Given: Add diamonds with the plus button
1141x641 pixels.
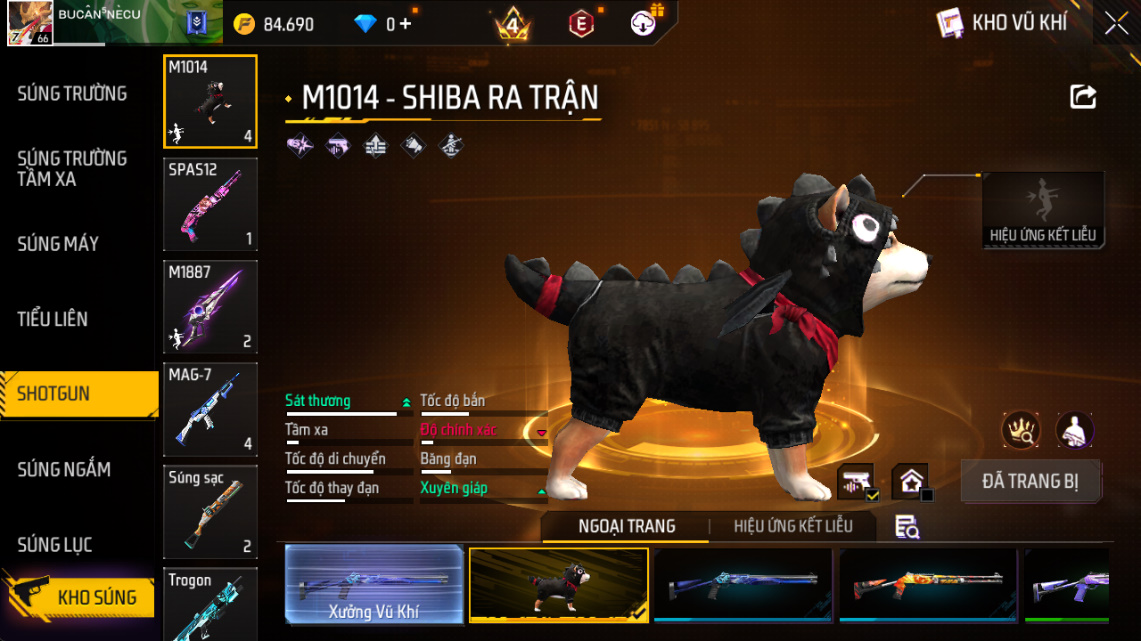Looking at the screenshot, I should (x=405, y=24).
